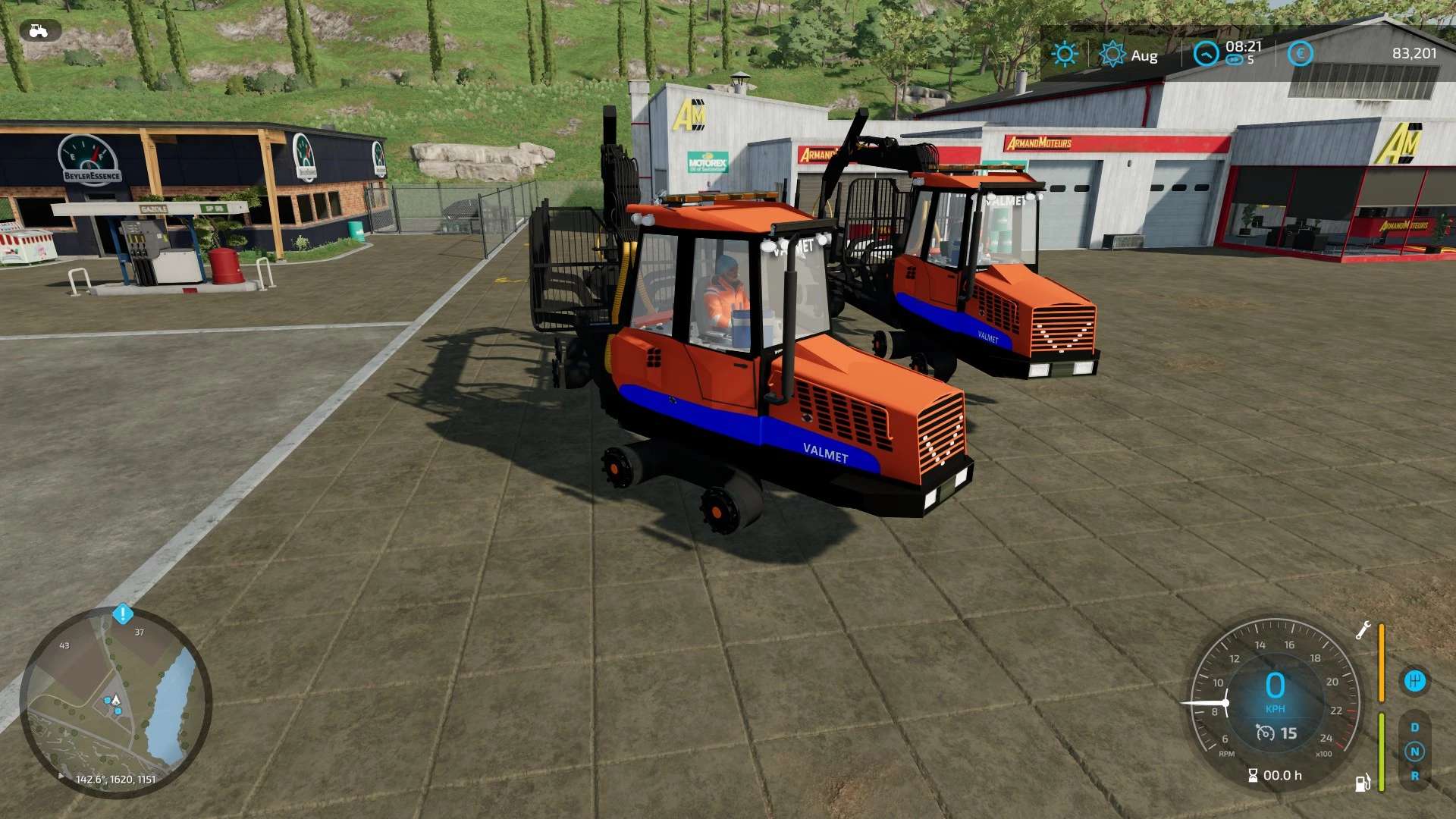Viewport: 1456px width, 819px height.
Task: Open the weather forecast sun symbol
Action: click(x=1112, y=54)
